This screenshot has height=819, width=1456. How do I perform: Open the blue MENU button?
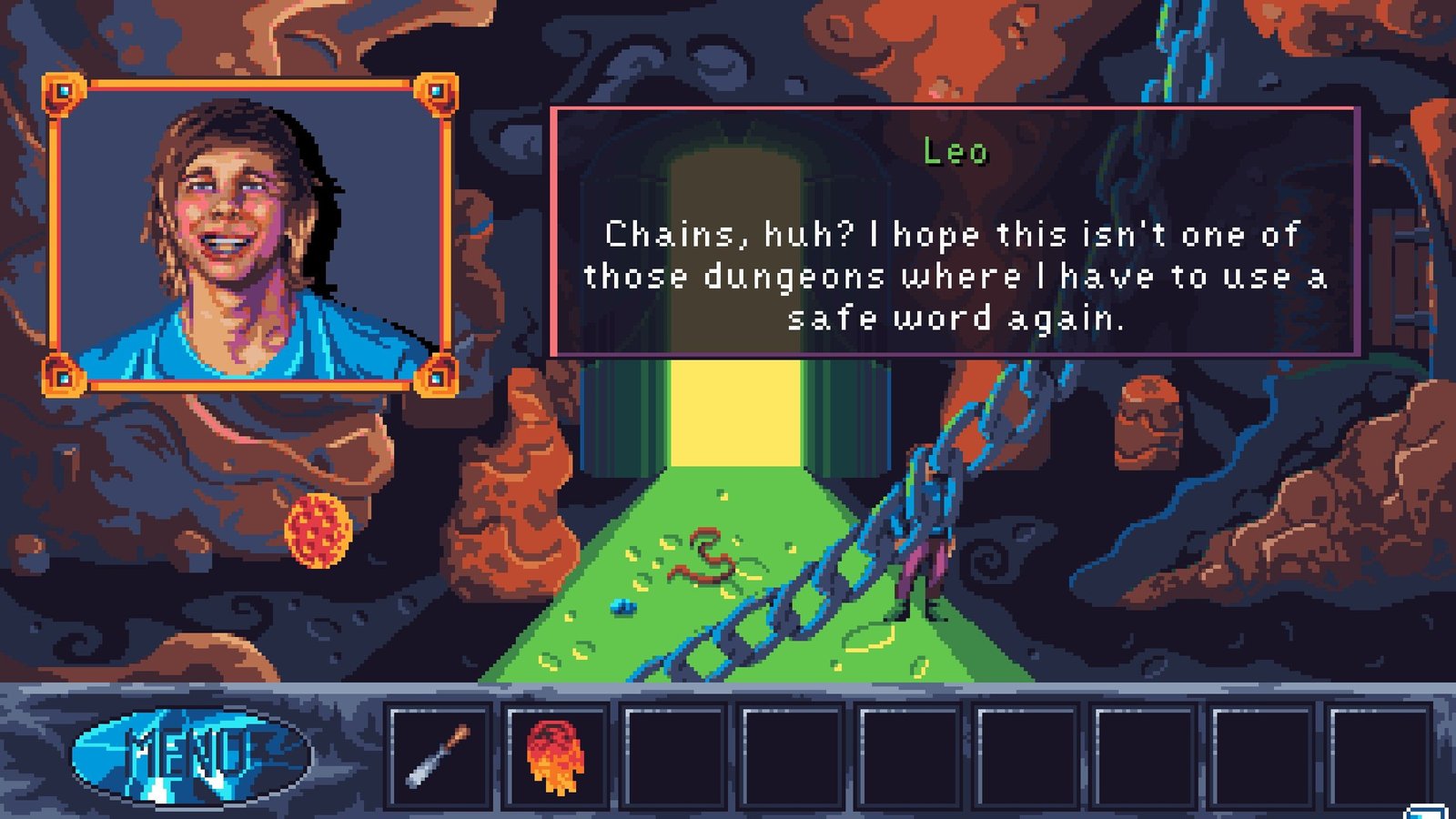tap(191, 755)
